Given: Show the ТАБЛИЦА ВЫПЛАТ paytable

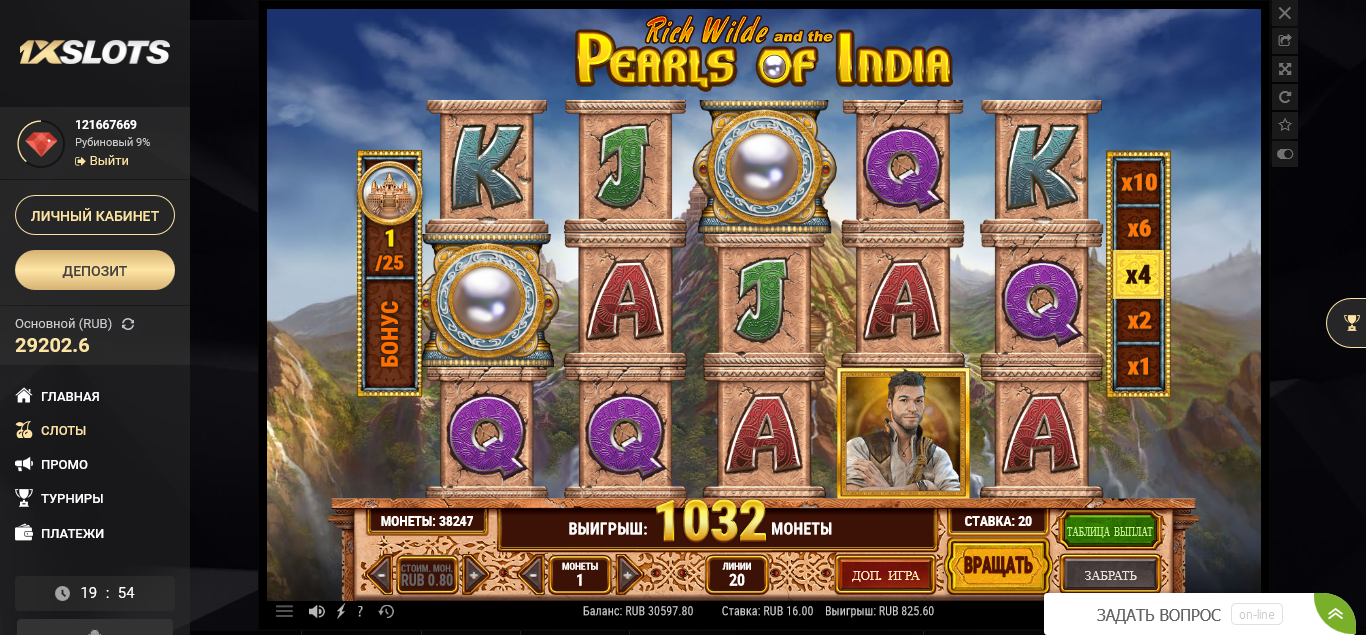Looking at the screenshot, I should click(1109, 531).
